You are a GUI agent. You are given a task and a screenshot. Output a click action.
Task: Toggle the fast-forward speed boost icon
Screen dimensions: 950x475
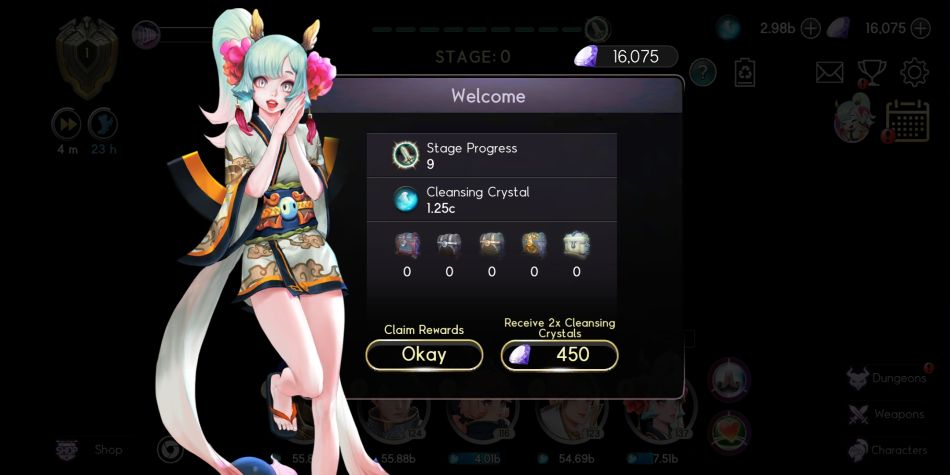(x=66, y=124)
